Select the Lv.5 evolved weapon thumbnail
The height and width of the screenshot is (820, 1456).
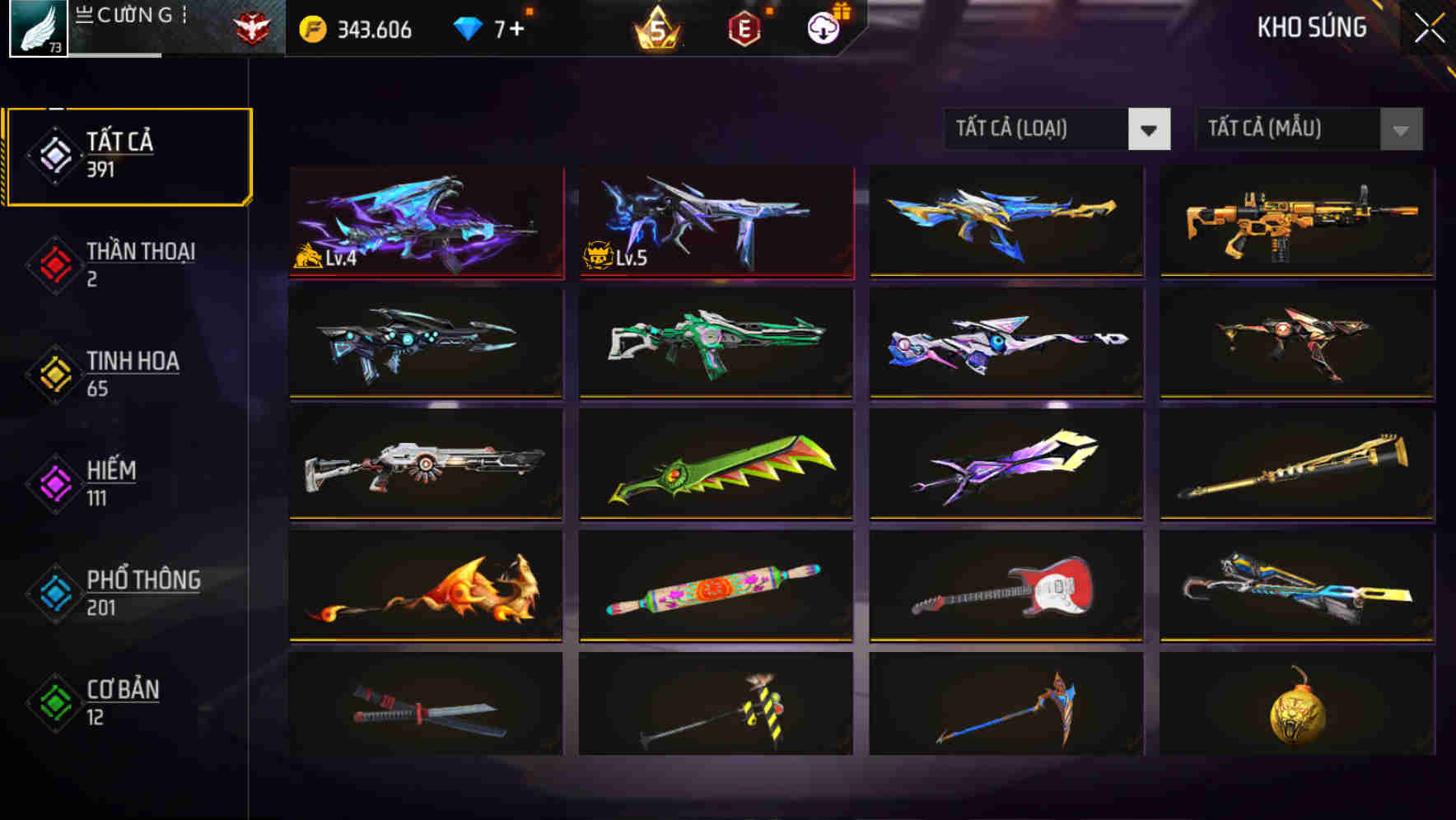click(x=715, y=222)
